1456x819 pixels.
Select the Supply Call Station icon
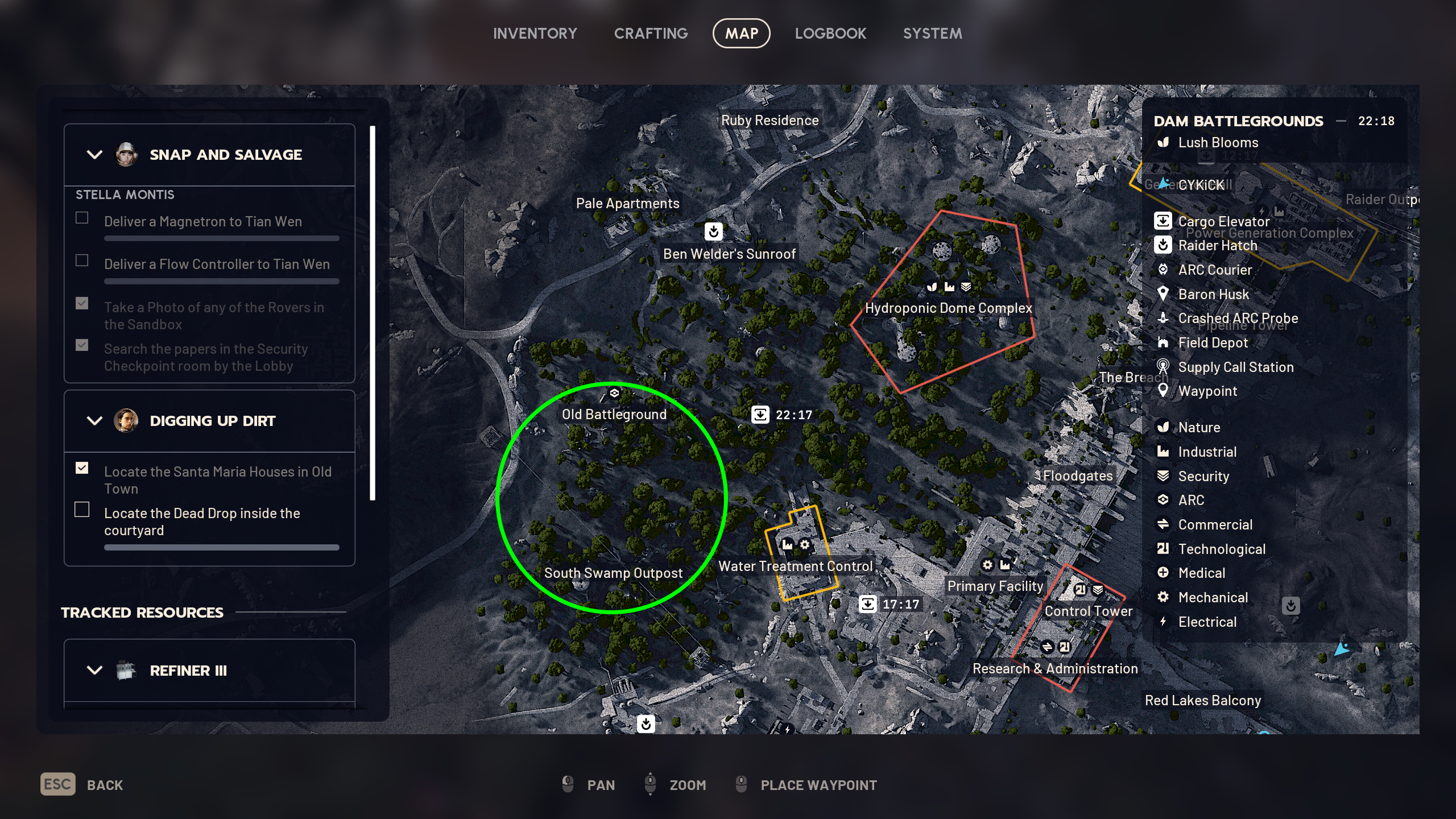(1164, 367)
